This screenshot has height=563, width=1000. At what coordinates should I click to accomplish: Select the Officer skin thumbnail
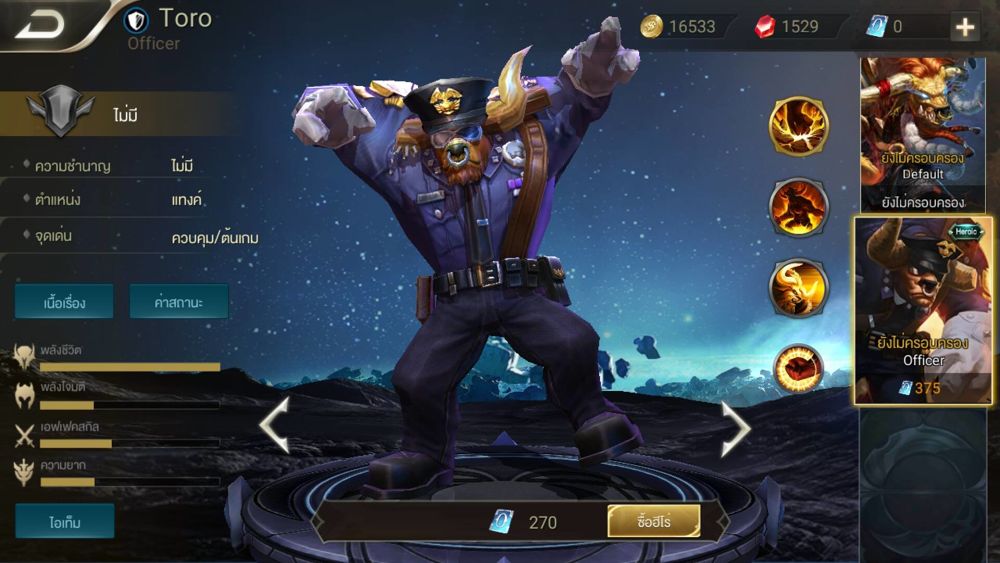tap(923, 310)
